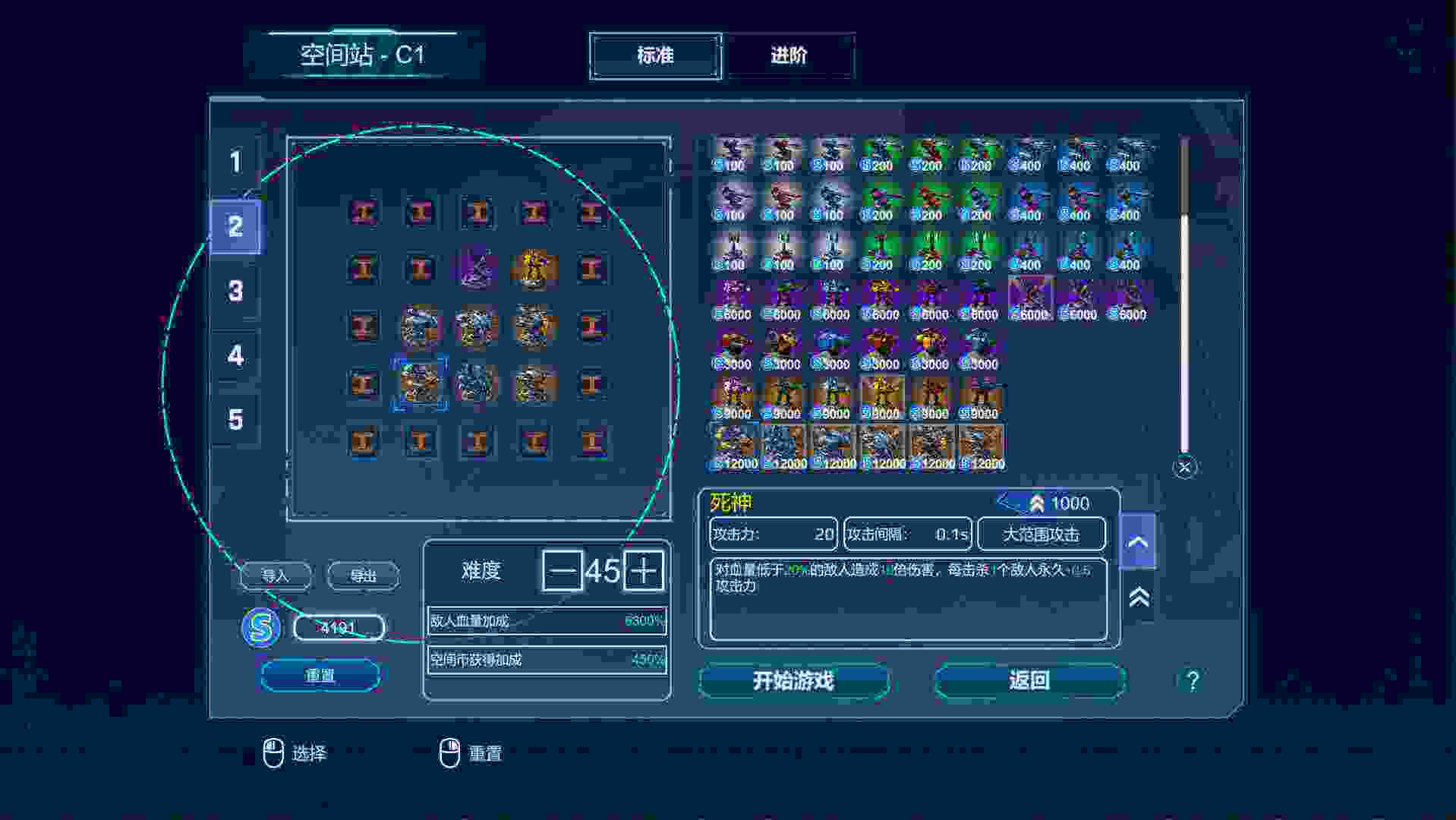Select layout slot number 1

(x=235, y=162)
